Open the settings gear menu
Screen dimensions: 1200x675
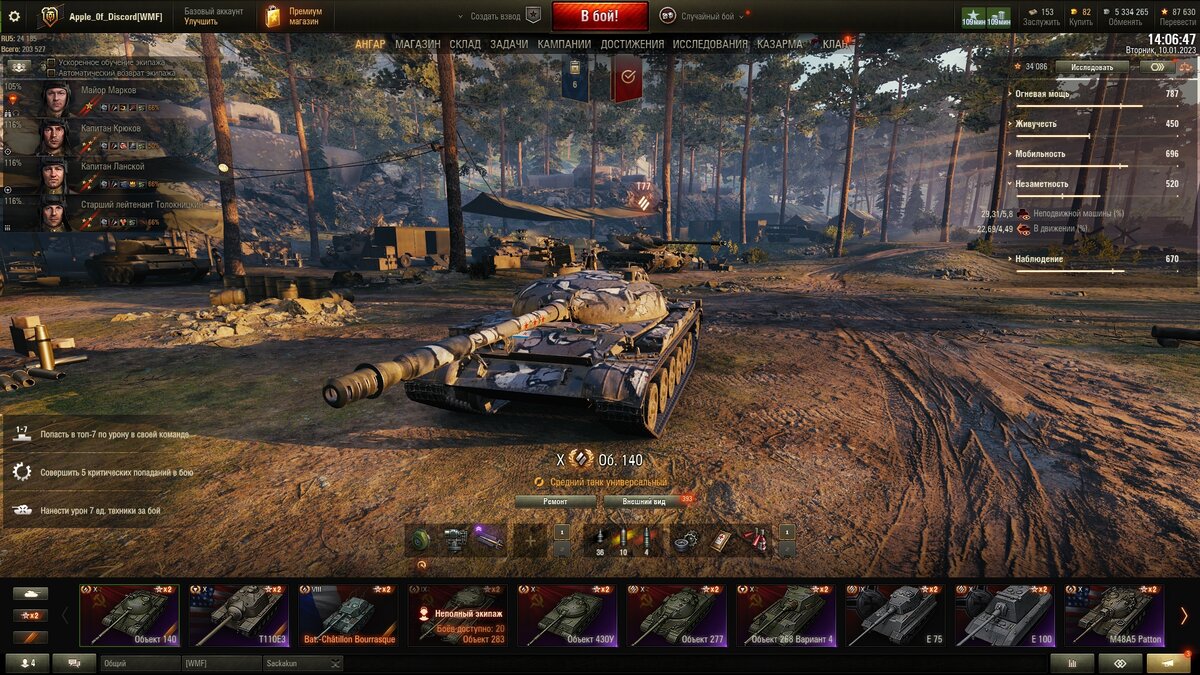pyautogui.click(x=14, y=16)
